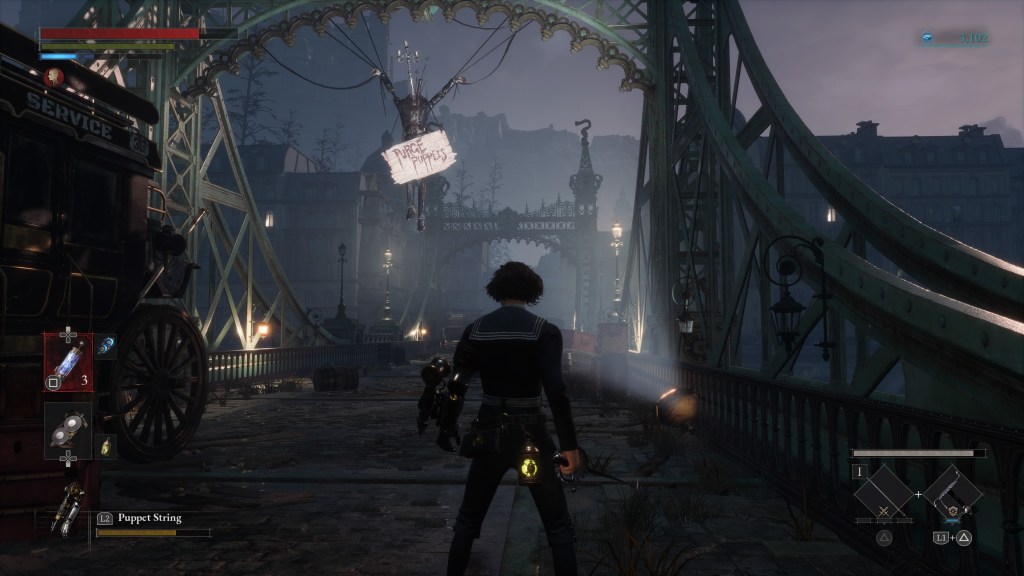
Task: Click the blue swirl item beside the Pulse Cell
Action: coord(107,345)
